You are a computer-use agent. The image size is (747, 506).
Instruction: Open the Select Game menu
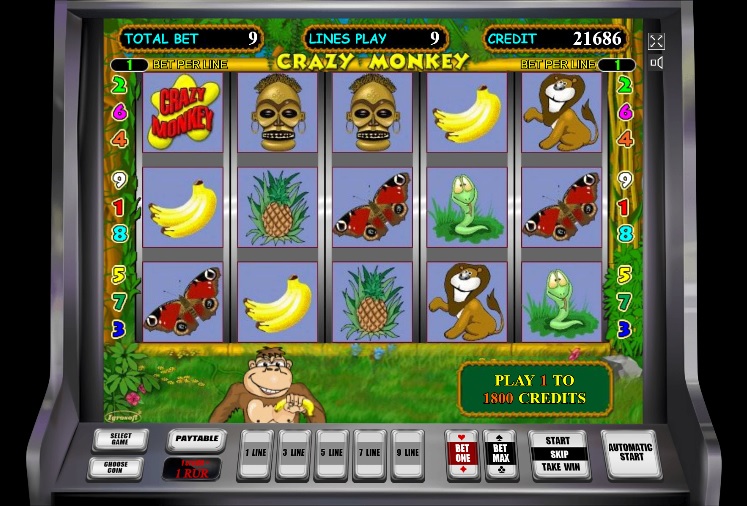120,440
